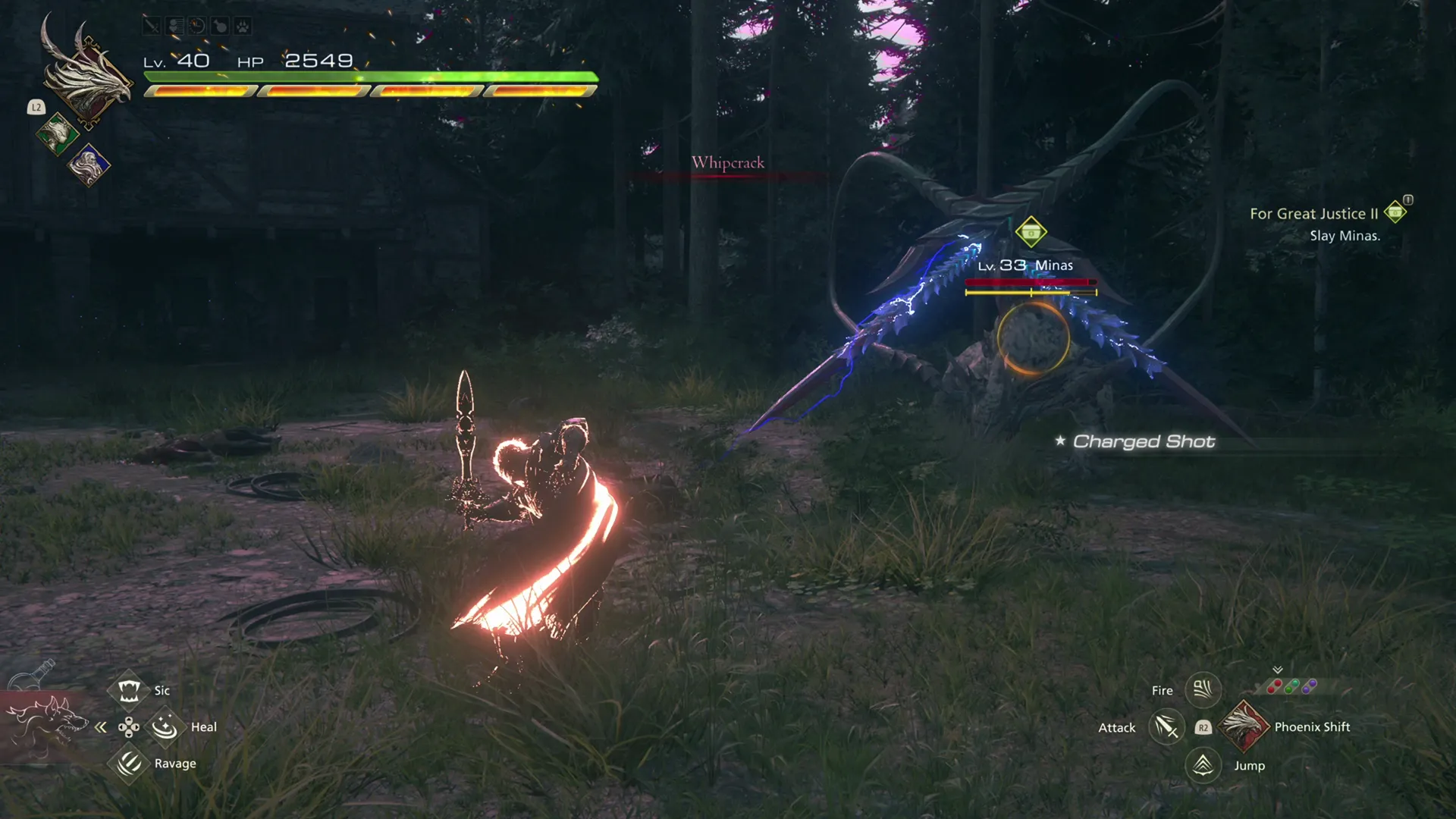Click the potion flask icon in the top bar
The height and width of the screenshot is (819, 1456).
(220, 27)
